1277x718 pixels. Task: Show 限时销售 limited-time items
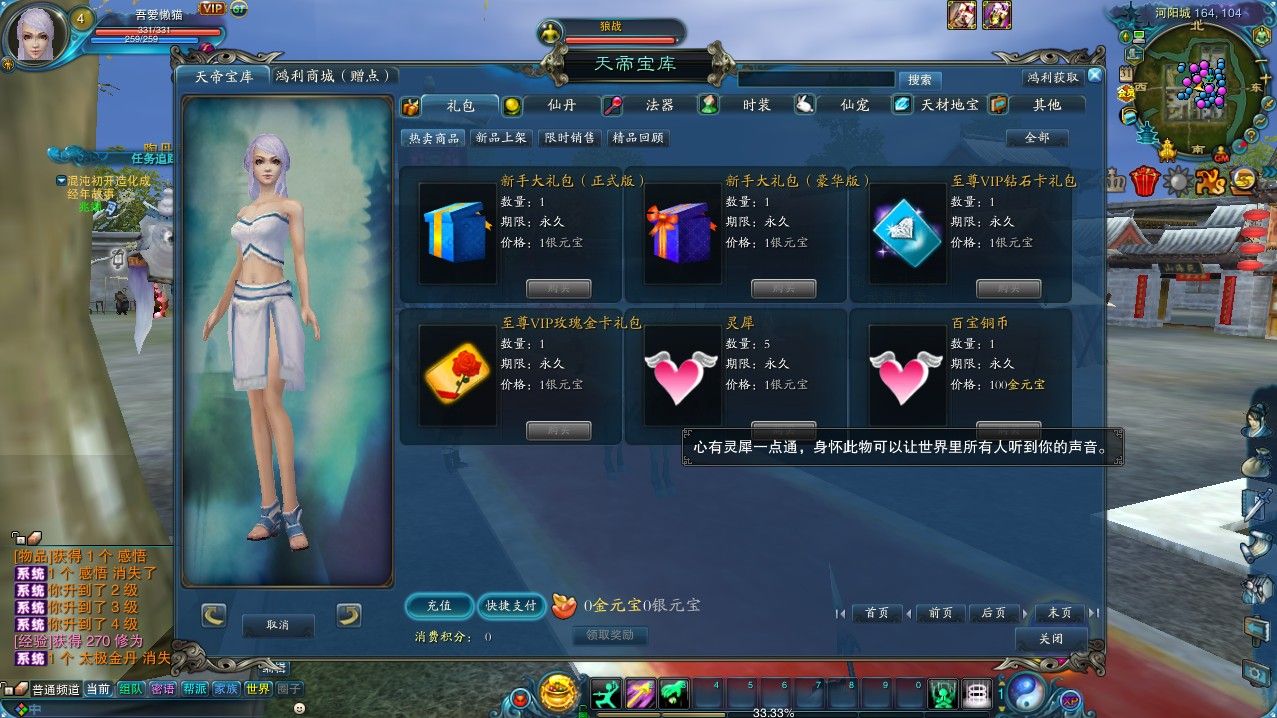(x=569, y=138)
